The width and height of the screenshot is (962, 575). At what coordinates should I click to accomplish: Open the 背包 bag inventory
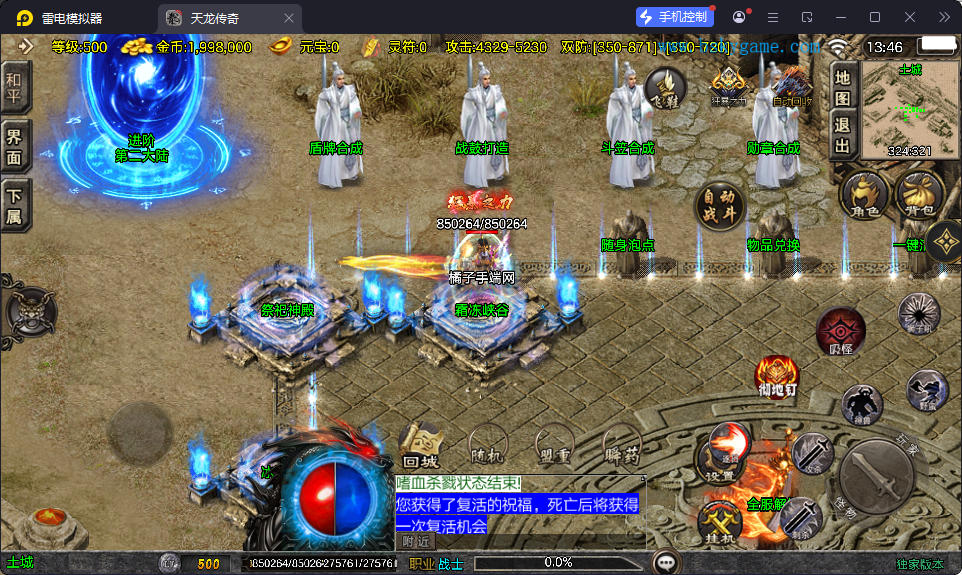coord(918,195)
